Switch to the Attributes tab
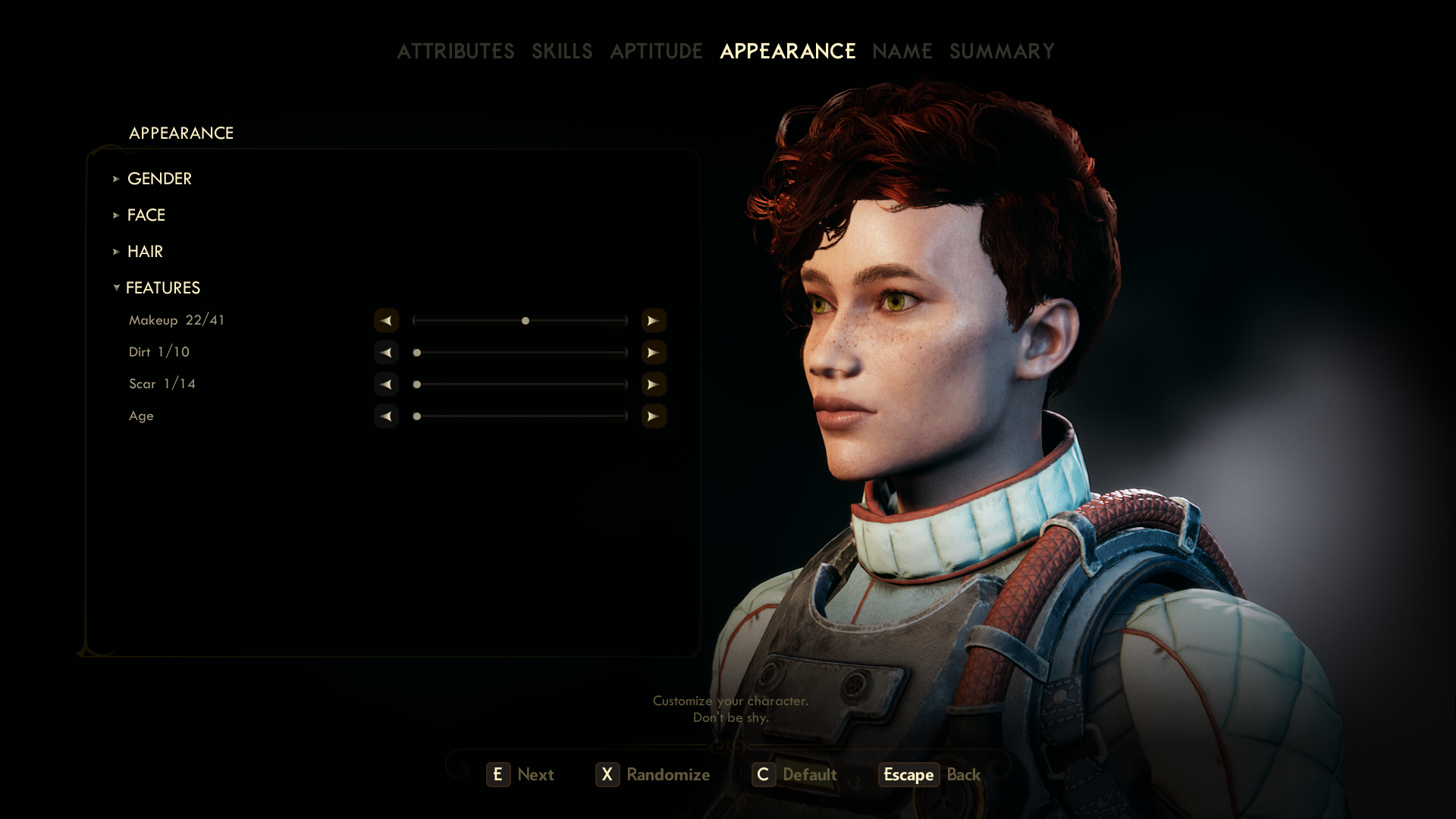The width and height of the screenshot is (1456, 819). coord(455,51)
